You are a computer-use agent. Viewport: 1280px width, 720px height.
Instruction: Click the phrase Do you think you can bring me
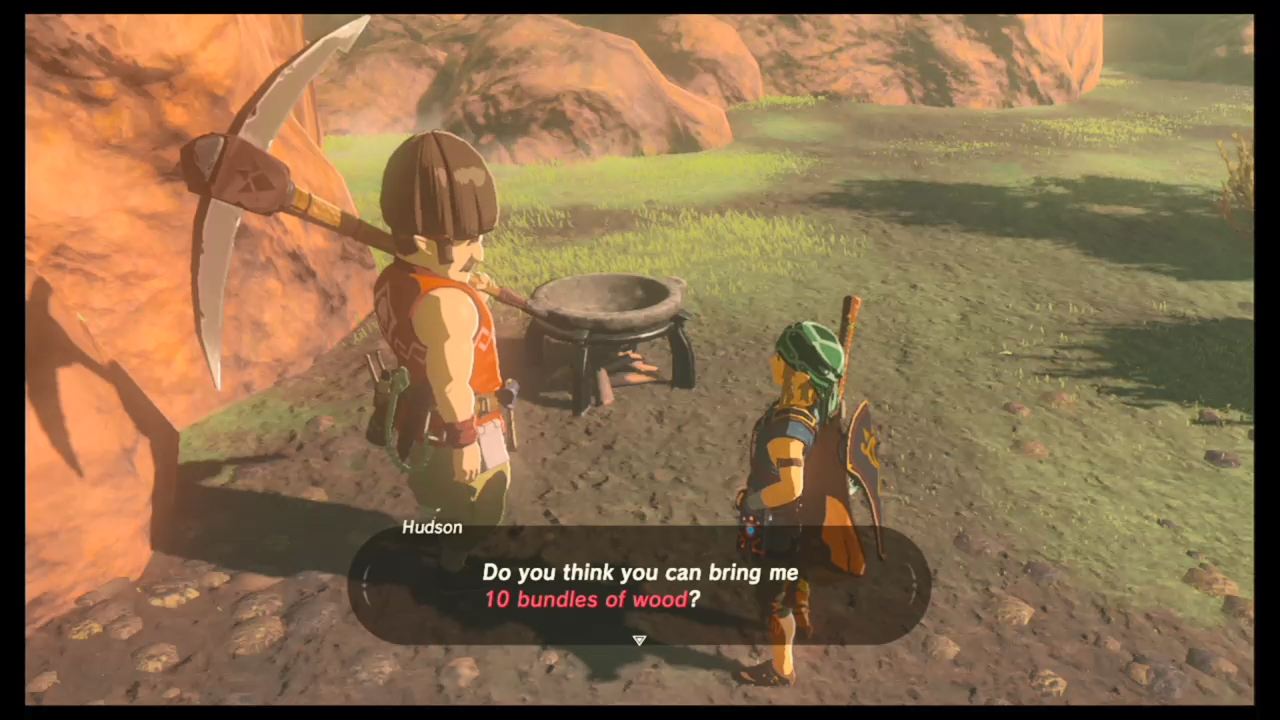640,572
